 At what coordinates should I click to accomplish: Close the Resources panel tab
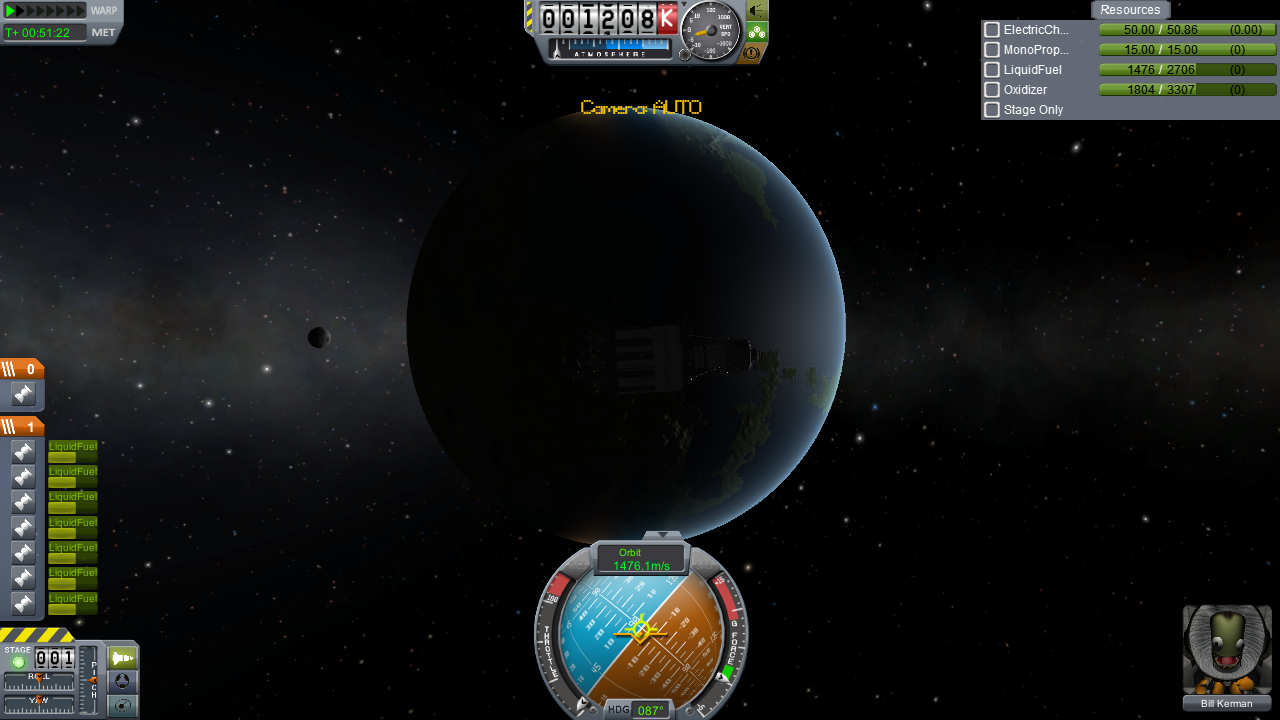point(1130,10)
